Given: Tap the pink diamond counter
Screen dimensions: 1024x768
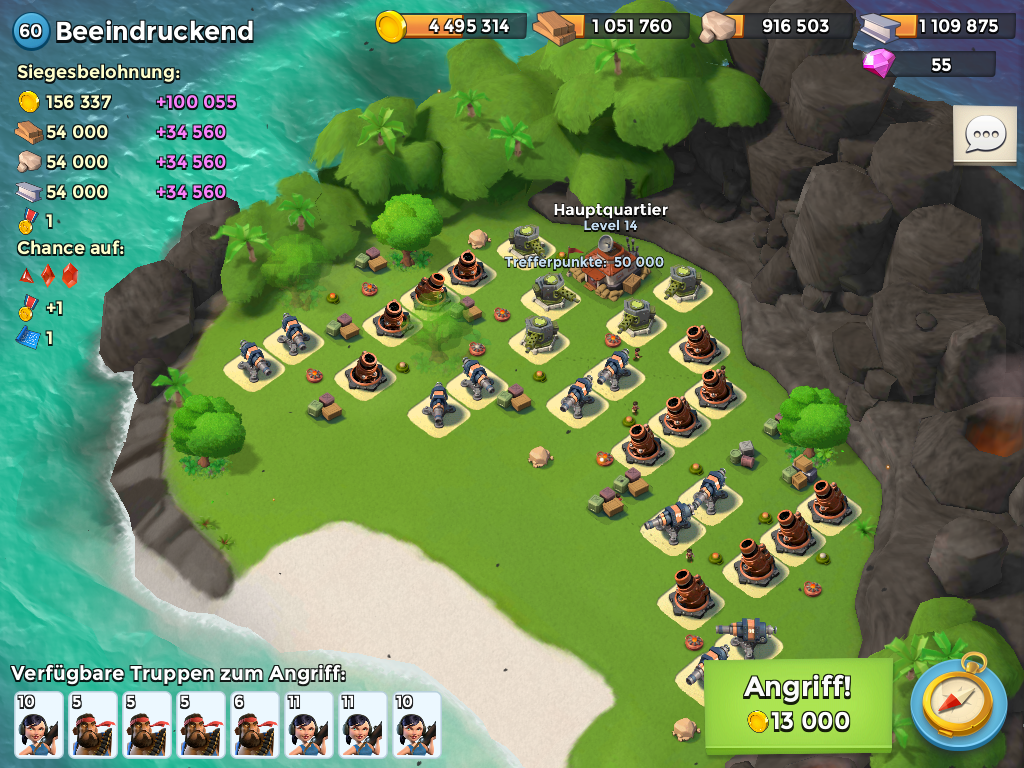Looking at the screenshot, I should pyautogui.click(x=931, y=65).
